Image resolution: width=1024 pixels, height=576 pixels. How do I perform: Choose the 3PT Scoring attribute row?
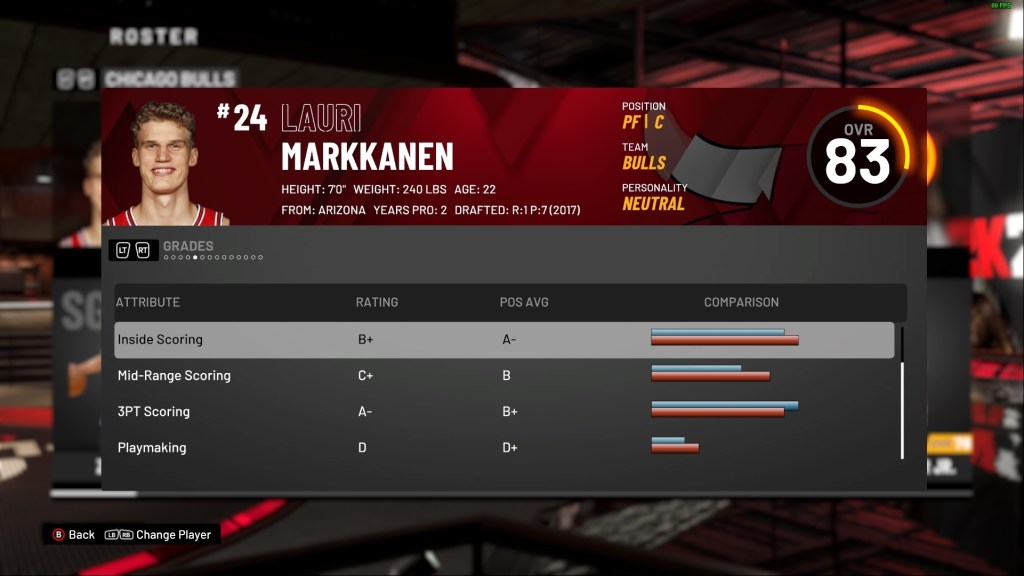tap(503, 412)
